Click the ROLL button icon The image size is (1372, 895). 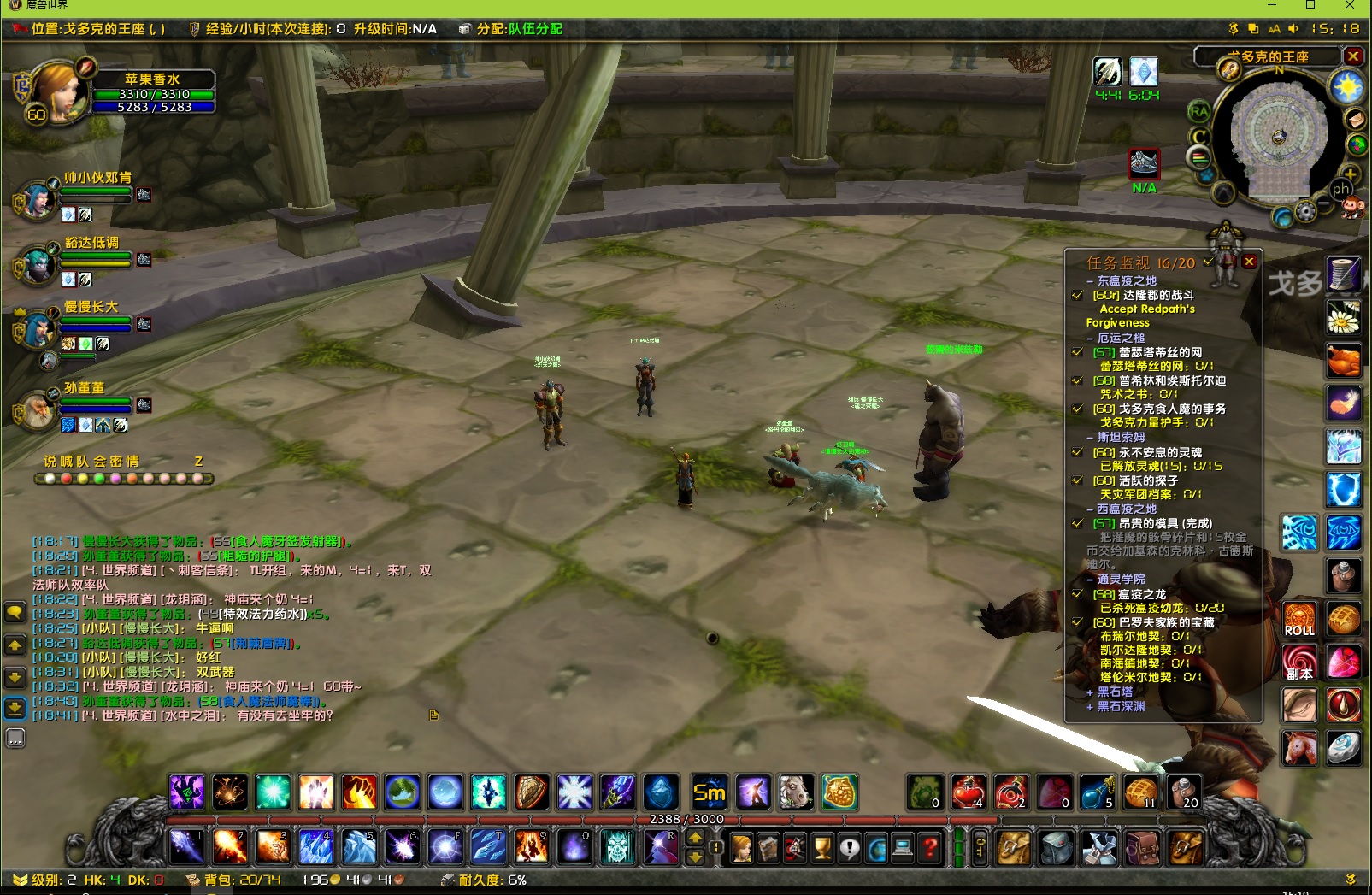click(x=1298, y=619)
